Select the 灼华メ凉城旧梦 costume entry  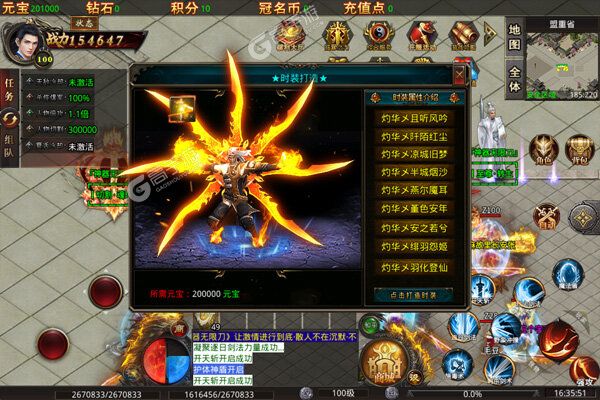413,154
